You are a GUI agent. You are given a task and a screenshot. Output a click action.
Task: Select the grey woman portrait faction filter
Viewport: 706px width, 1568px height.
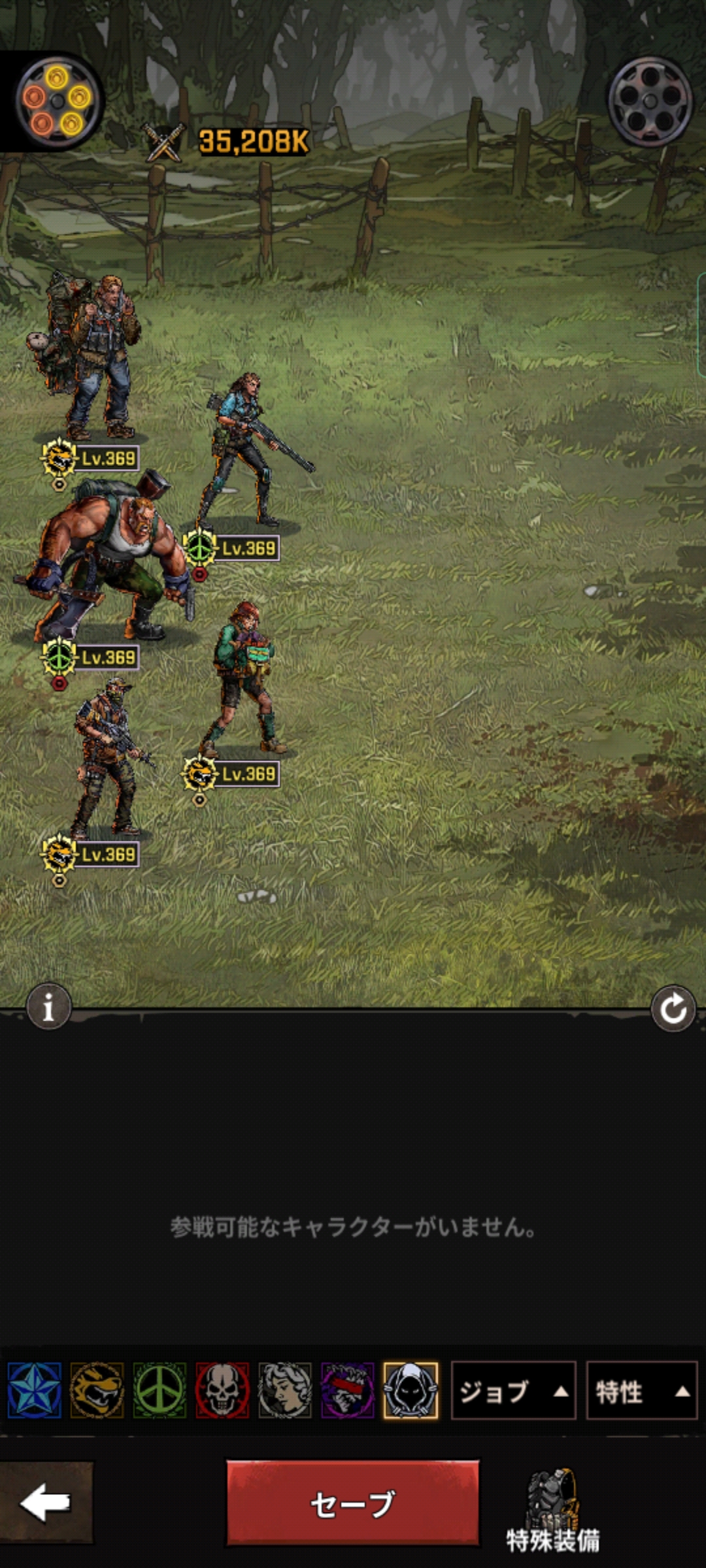point(285,1390)
